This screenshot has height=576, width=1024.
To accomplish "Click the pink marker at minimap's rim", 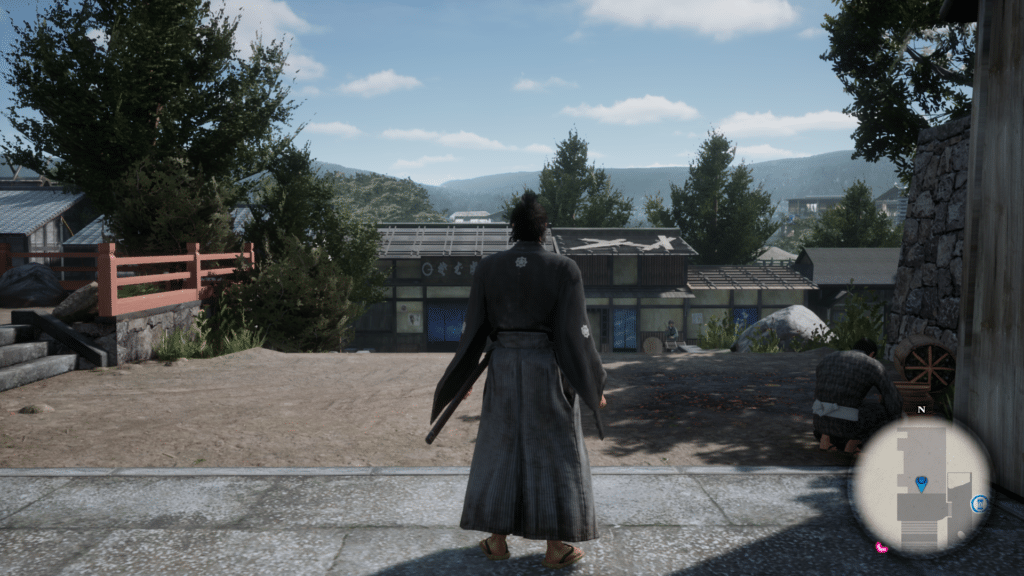I will click(x=881, y=548).
